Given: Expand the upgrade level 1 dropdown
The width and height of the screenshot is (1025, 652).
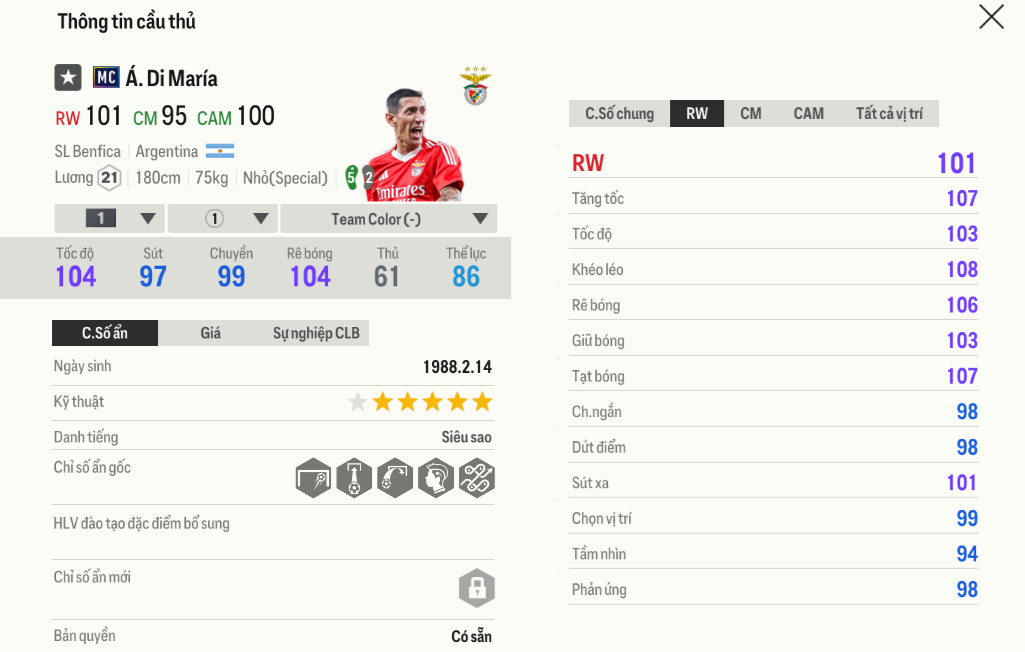Looking at the screenshot, I should click(110, 219).
